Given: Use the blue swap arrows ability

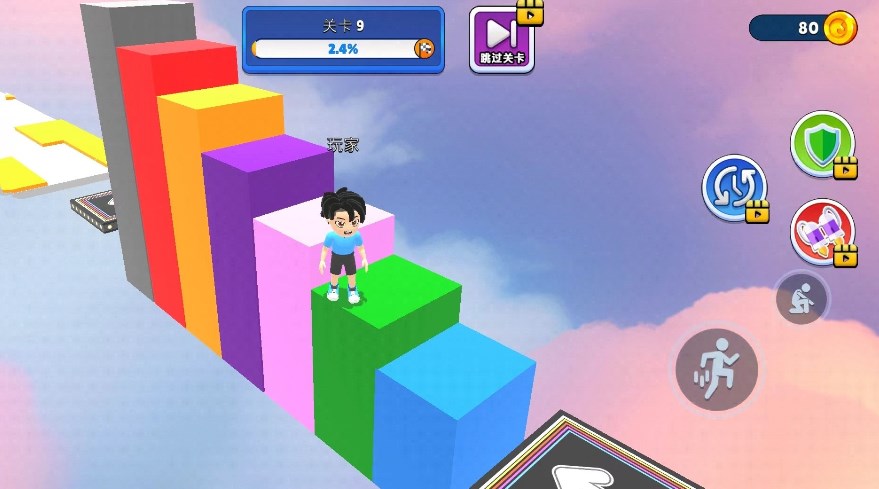Looking at the screenshot, I should pyautogui.click(x=733, y=187).
